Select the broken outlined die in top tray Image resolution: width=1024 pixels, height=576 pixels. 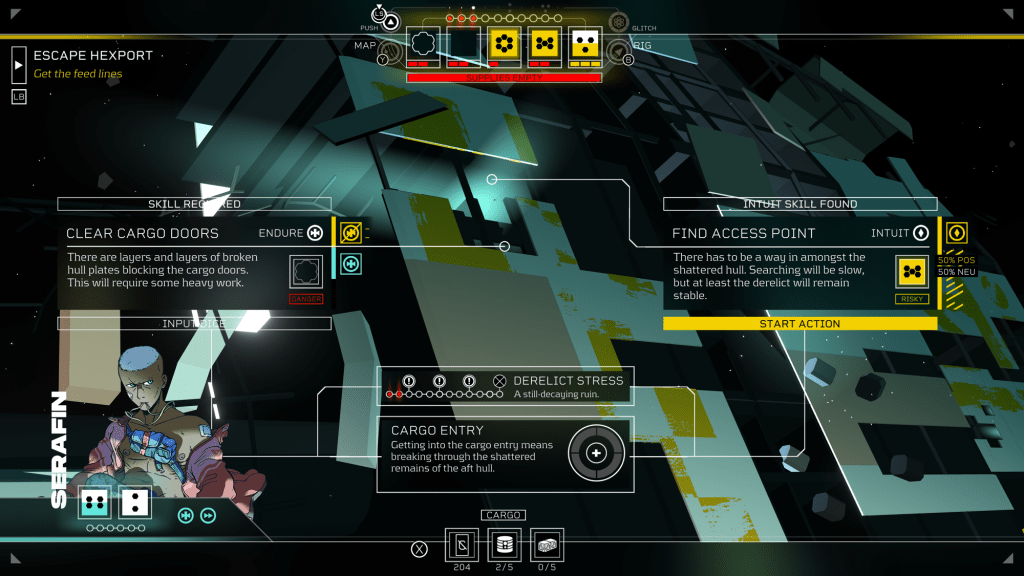(x=423, y=43)
